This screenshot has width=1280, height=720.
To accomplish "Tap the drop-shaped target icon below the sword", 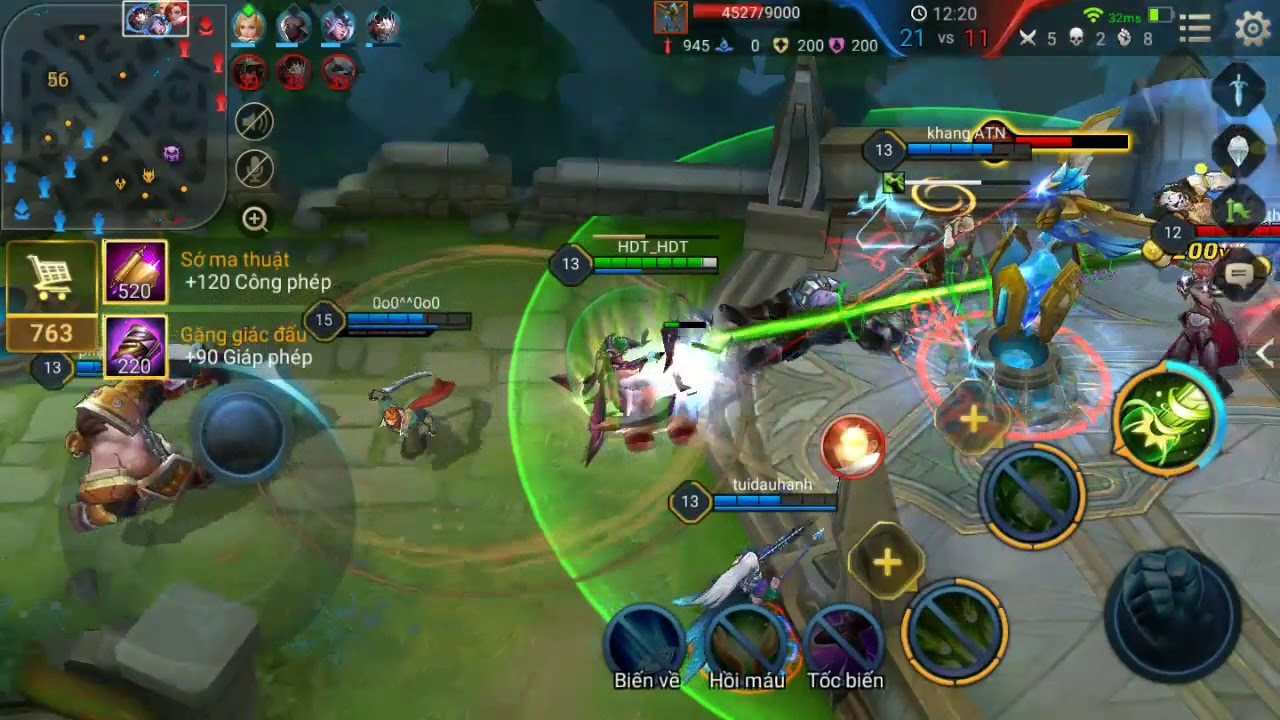I will 1237,152.
